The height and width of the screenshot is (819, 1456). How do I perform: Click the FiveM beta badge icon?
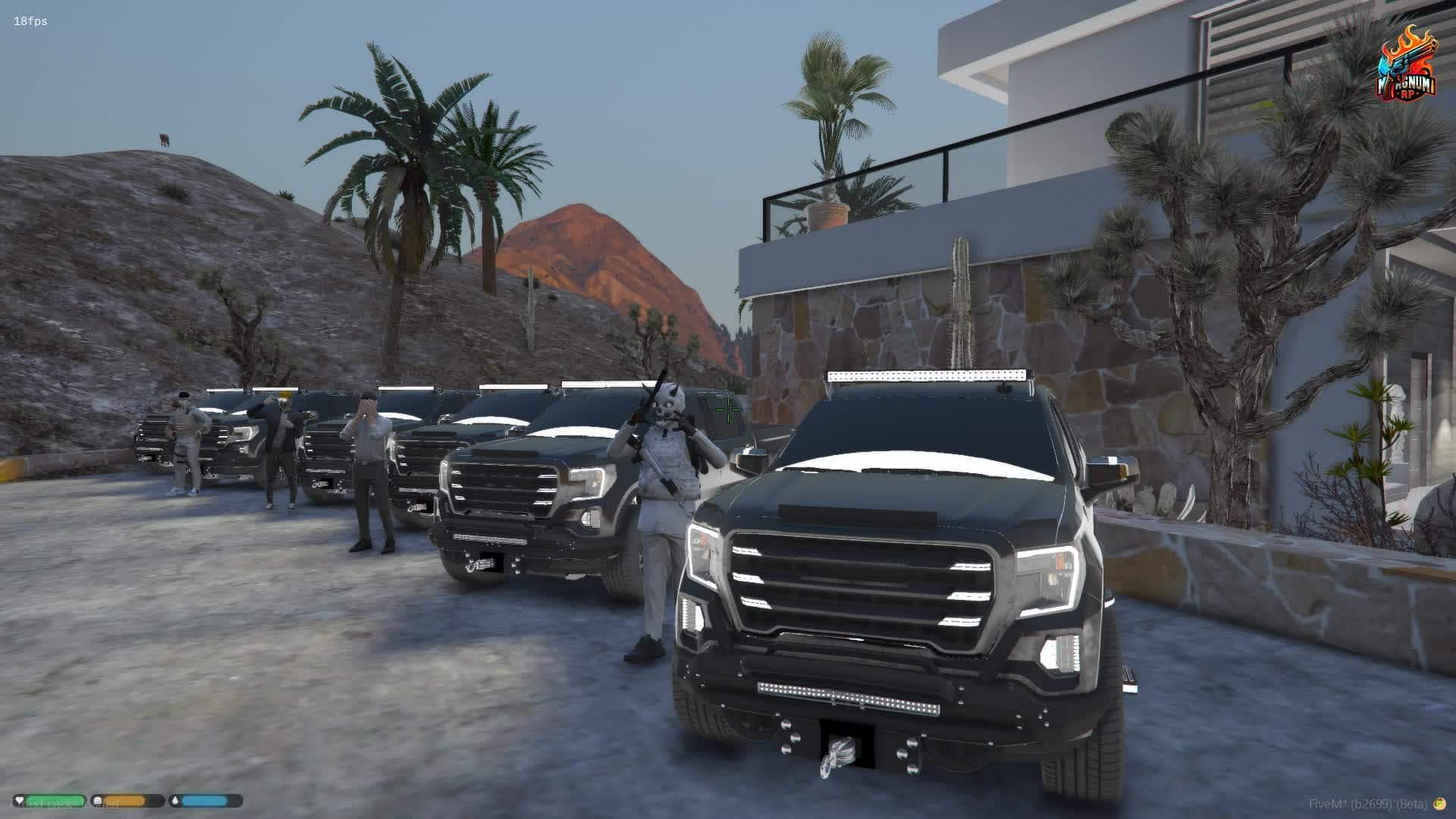click(x=1440, y=804)
